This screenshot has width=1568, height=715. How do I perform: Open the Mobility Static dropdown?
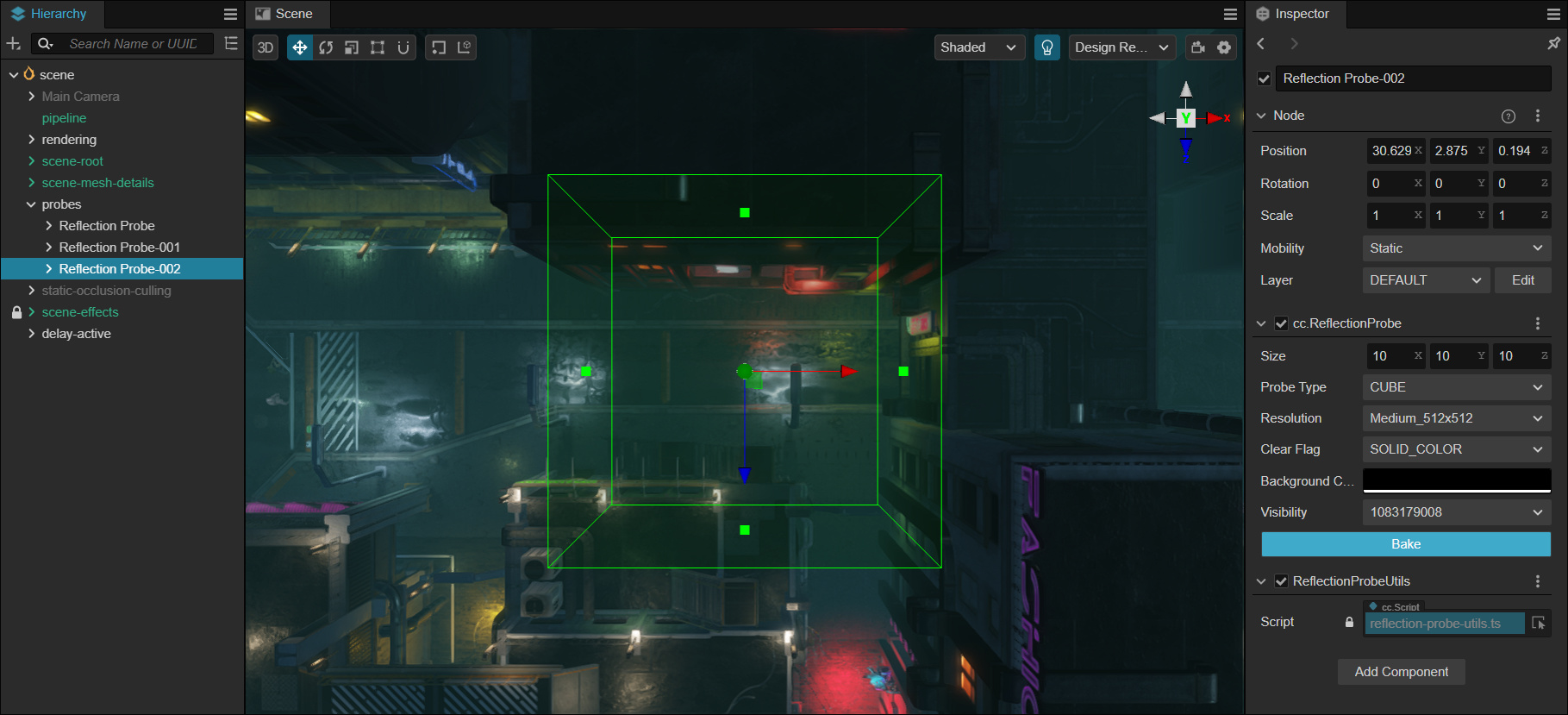1456,248
